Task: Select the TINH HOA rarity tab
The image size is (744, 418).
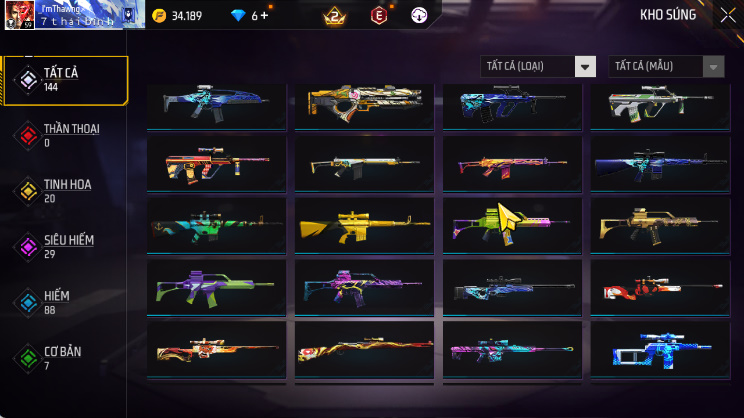Action: [x=65, y=191]
